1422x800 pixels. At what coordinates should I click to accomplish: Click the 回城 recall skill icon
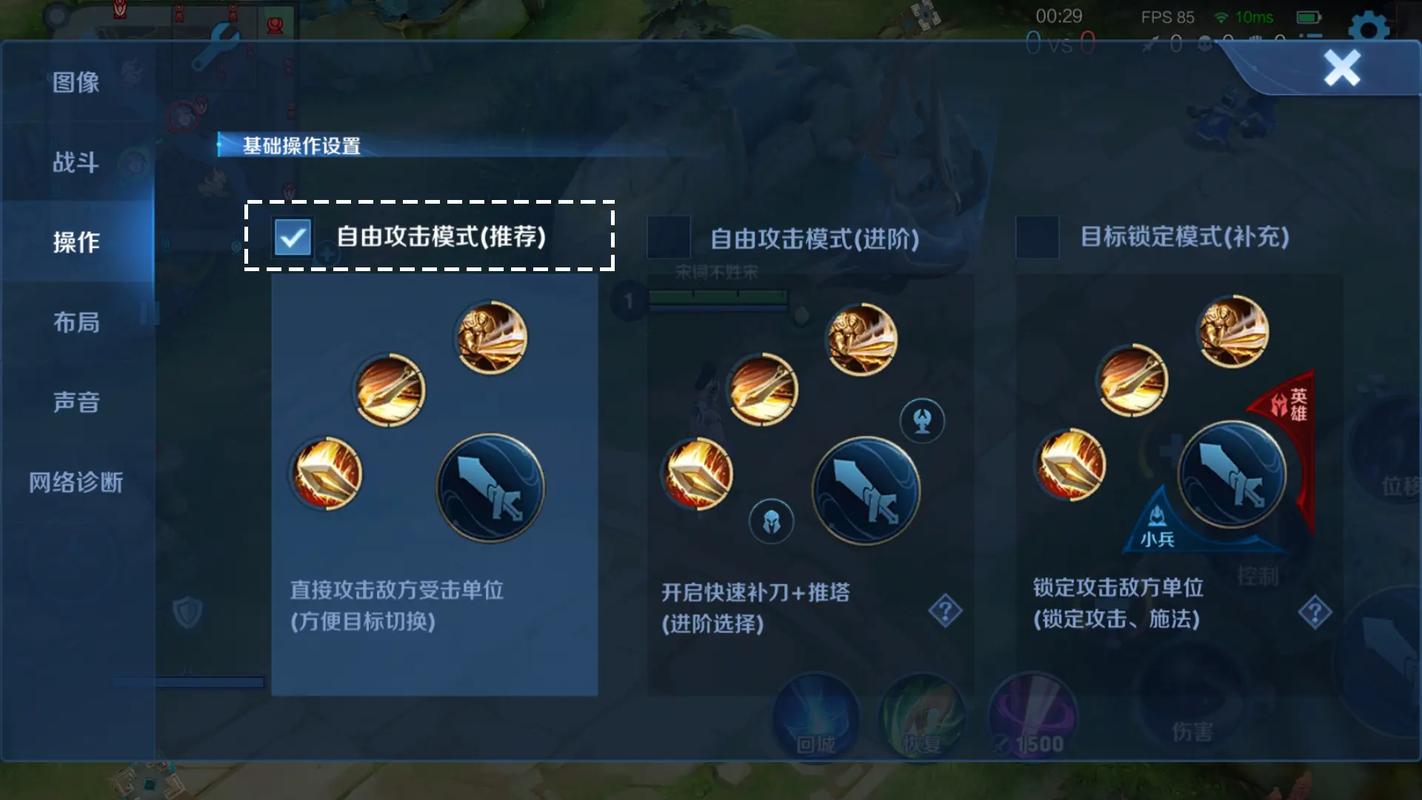[x=814, y=716]
